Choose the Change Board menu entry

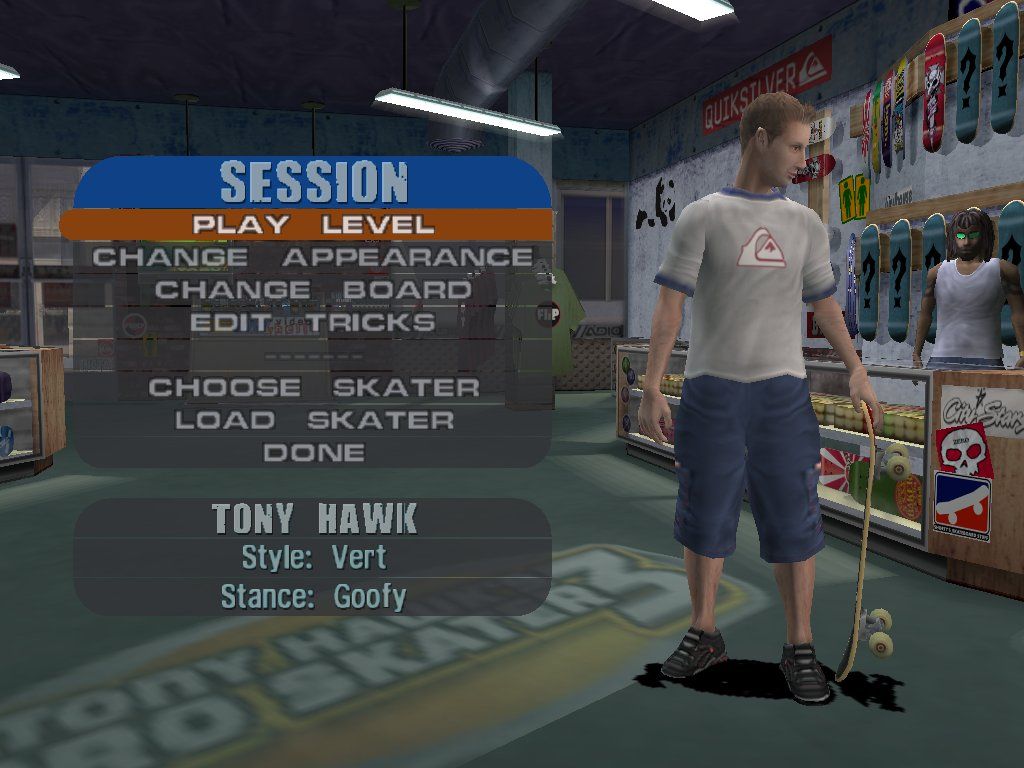313,290
